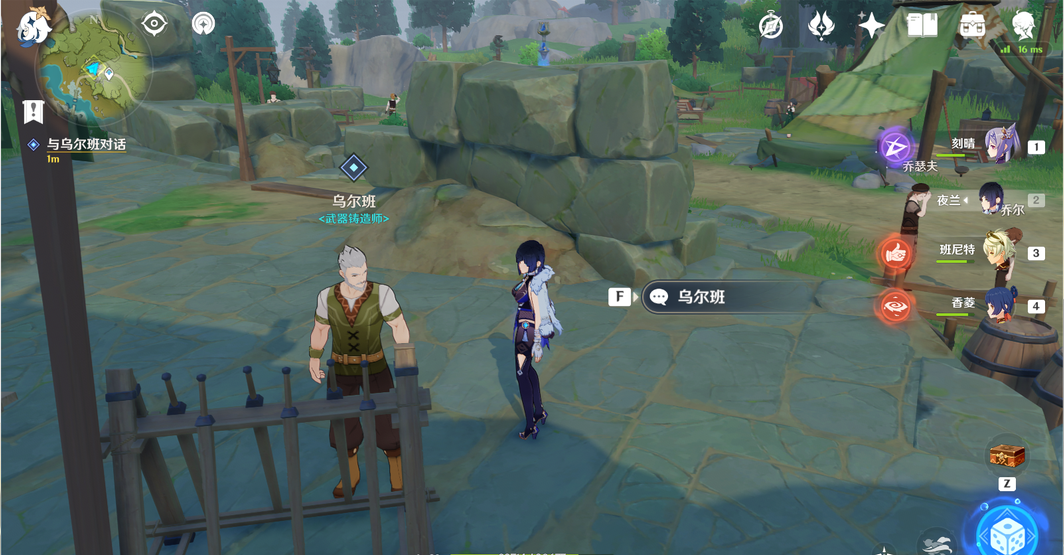The width and height of the screenshot is (1064, 555).
Task: Open the map from the minimap
Action: point(93,70)
